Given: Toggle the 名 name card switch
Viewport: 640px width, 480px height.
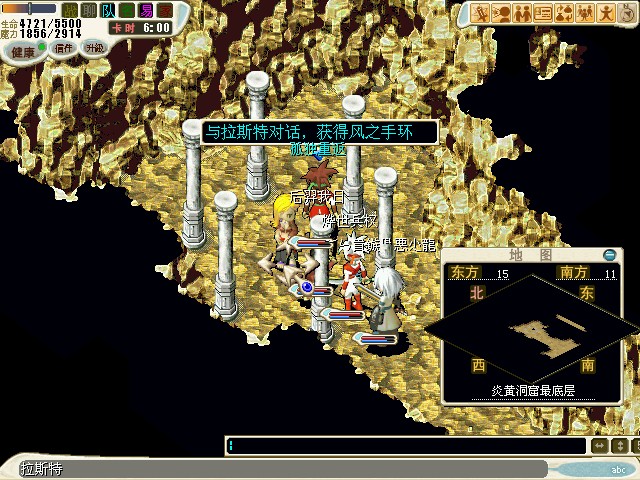Looking at the screenshot, I should pyautogui.click(x=124, y=10).
